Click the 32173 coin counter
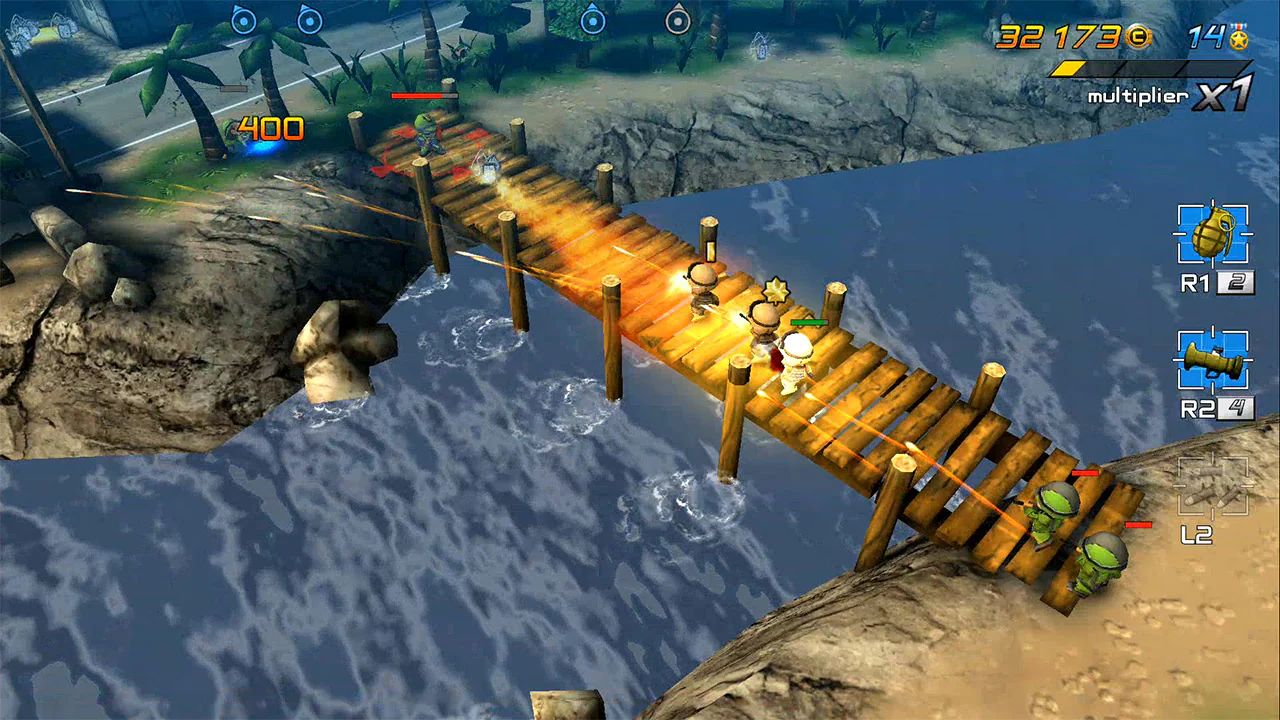The width and height of the screenshot is (1280, 720). pos(1057,38)
